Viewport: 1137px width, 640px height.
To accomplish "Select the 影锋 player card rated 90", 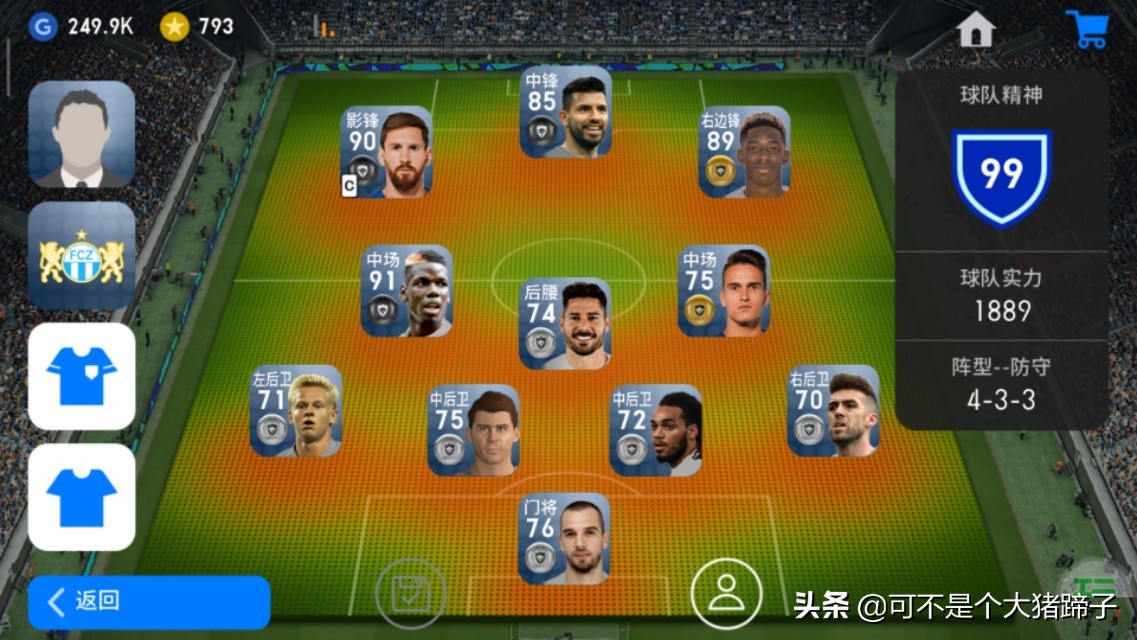I will coord(387,152).
